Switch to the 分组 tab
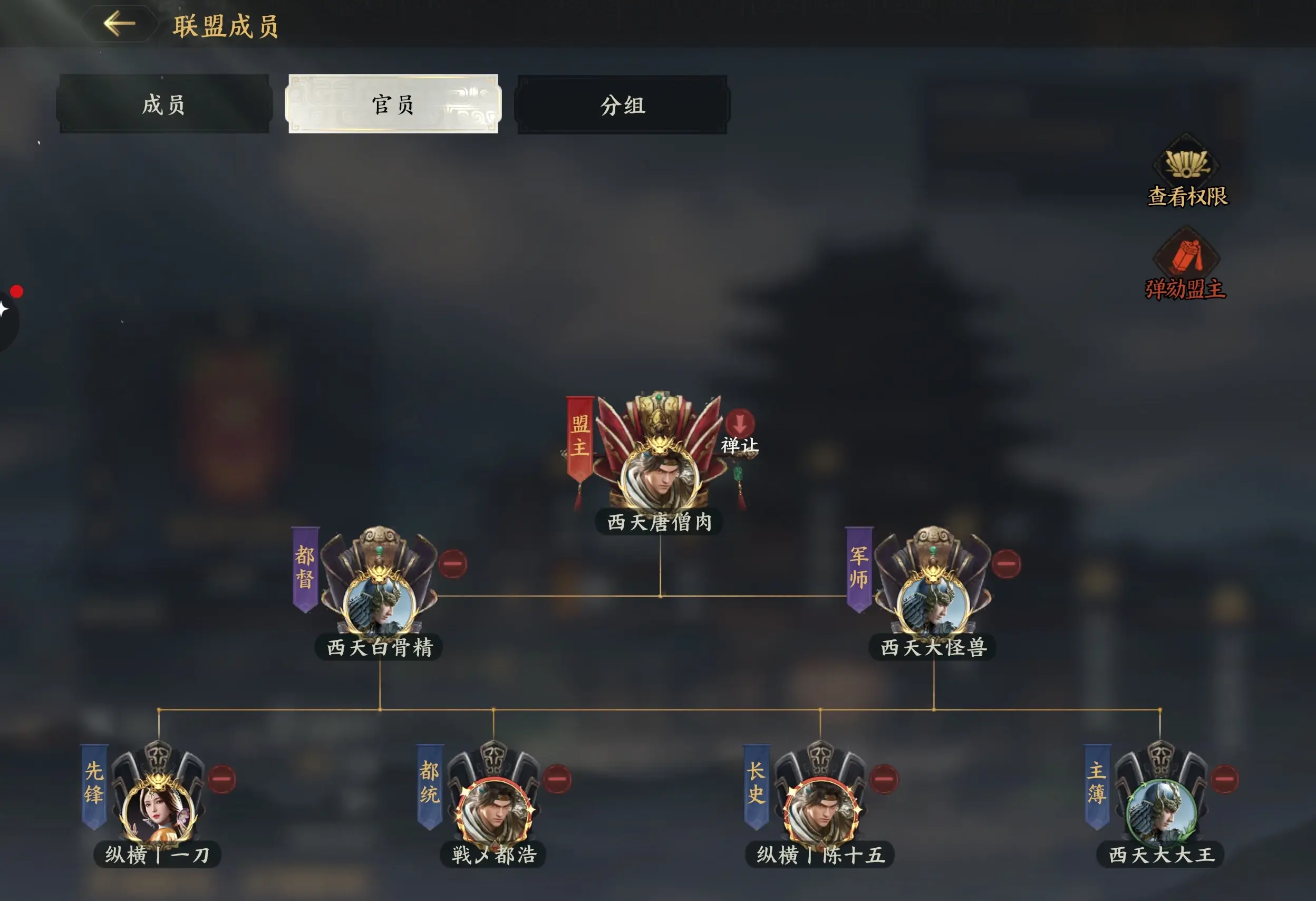Screen dimensions: 1316x901 [x=621, y=106]
